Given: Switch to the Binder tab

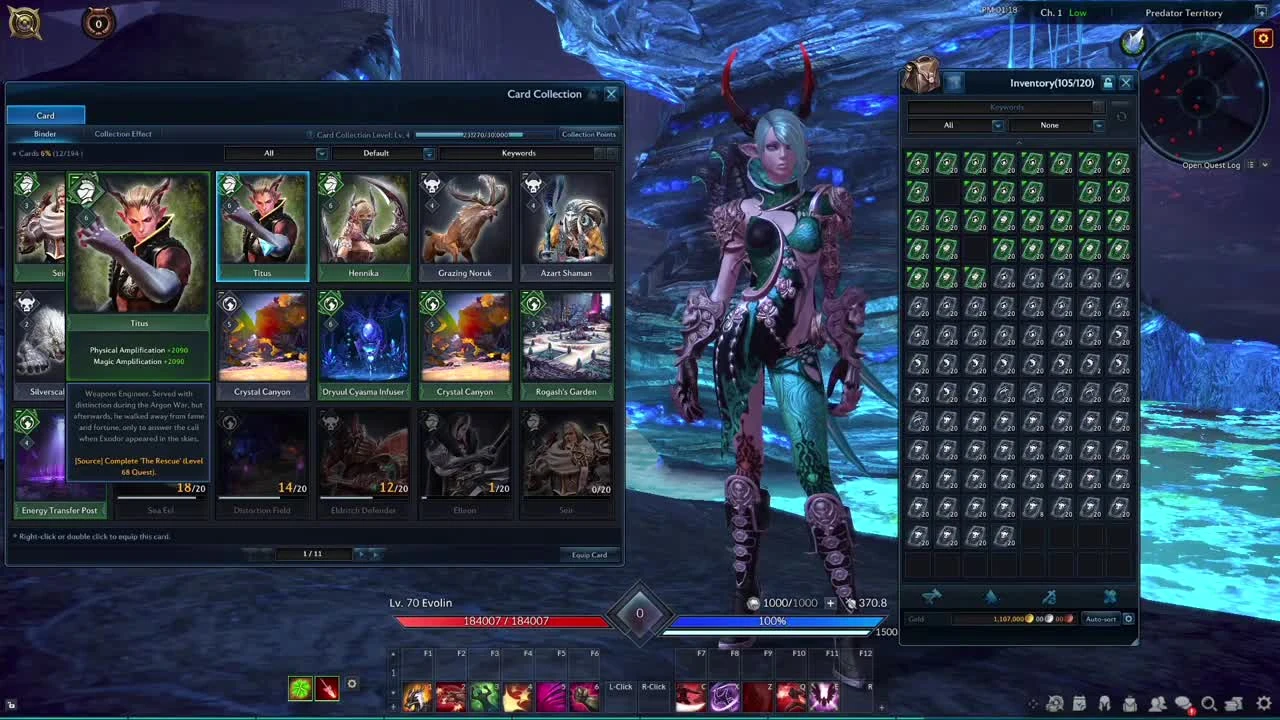Looking at the screenshot, I should click(45, 133).
